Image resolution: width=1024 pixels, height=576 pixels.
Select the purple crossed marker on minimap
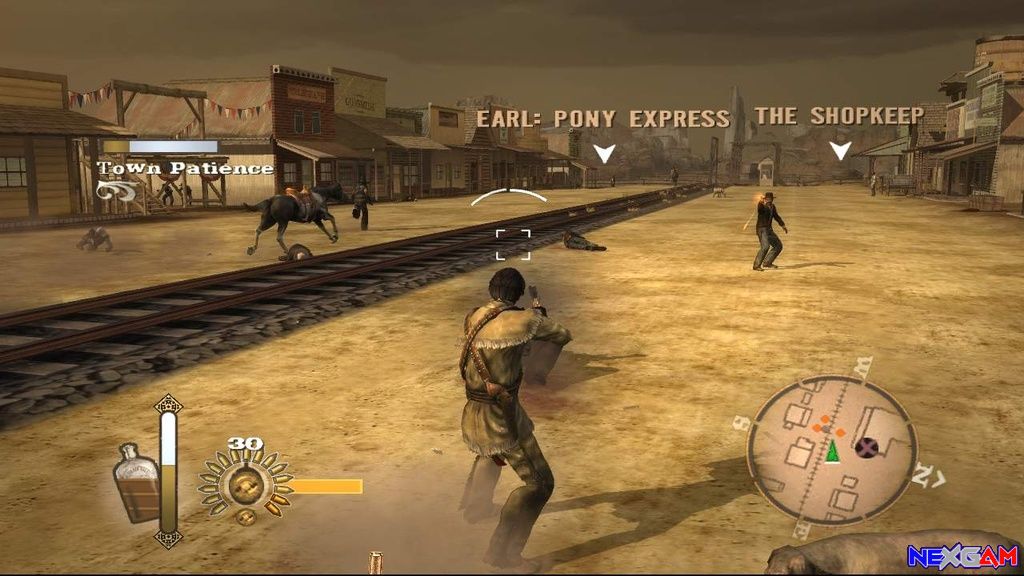(x=867, y=446)
